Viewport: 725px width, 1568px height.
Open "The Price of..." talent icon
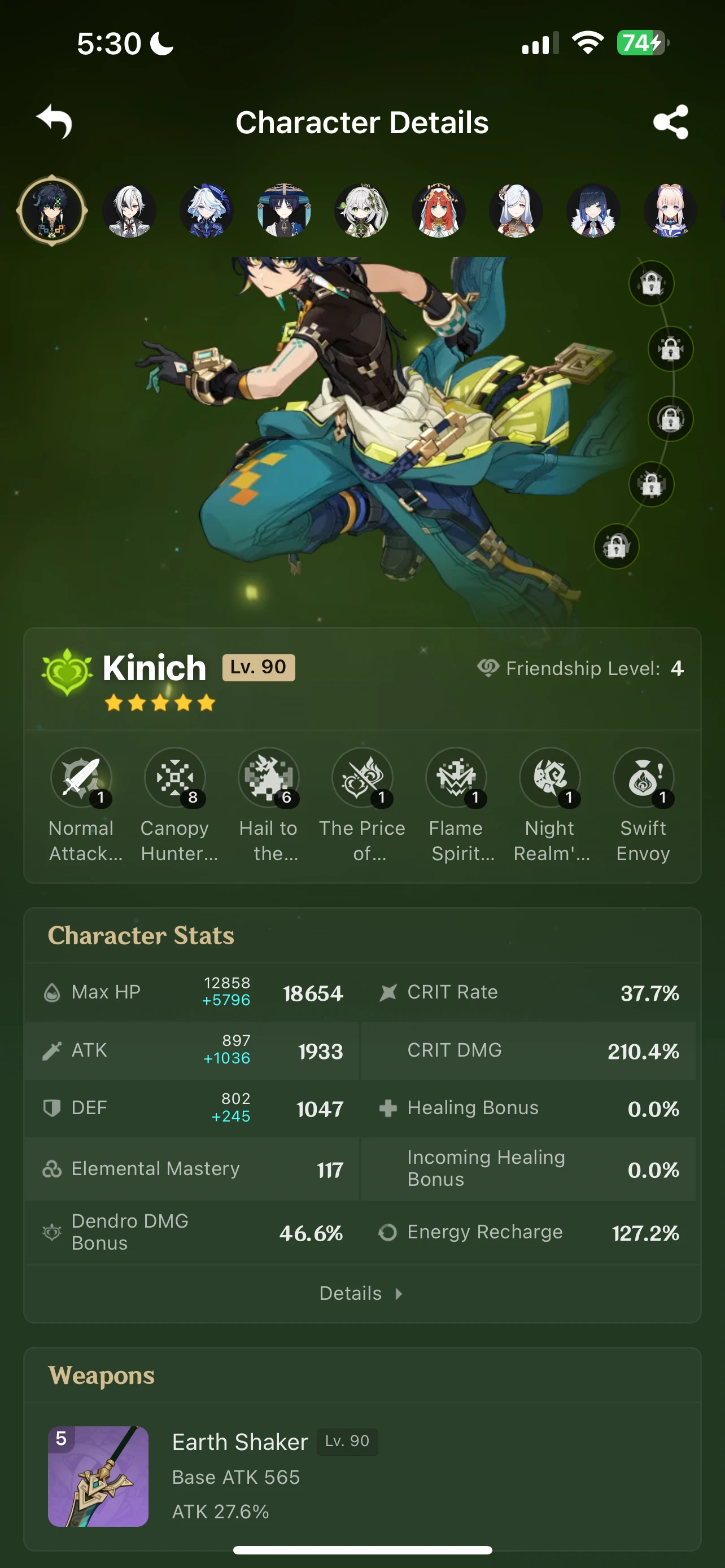(363, 778)
